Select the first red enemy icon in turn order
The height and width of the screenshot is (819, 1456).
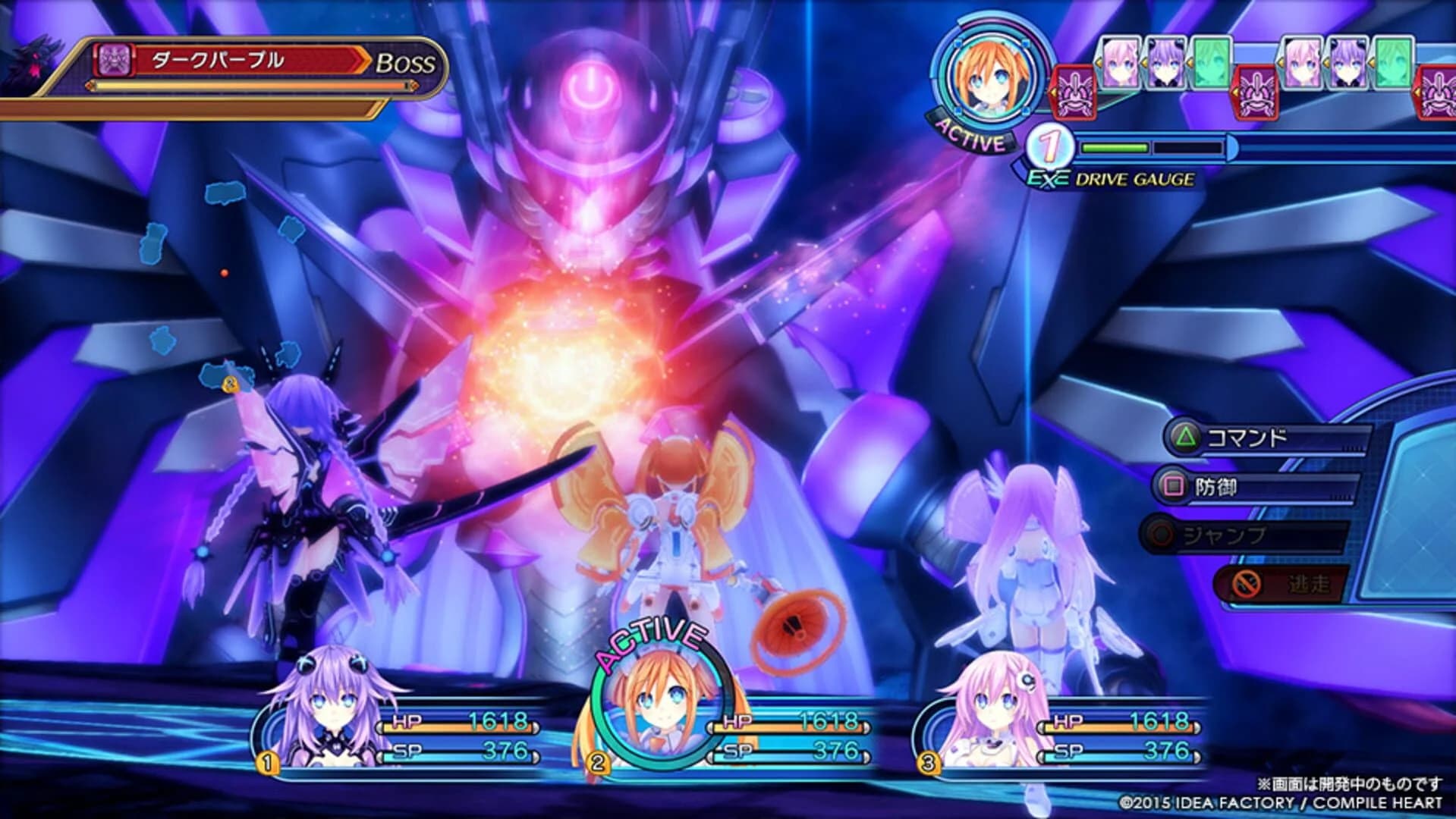click(1074, 93)
